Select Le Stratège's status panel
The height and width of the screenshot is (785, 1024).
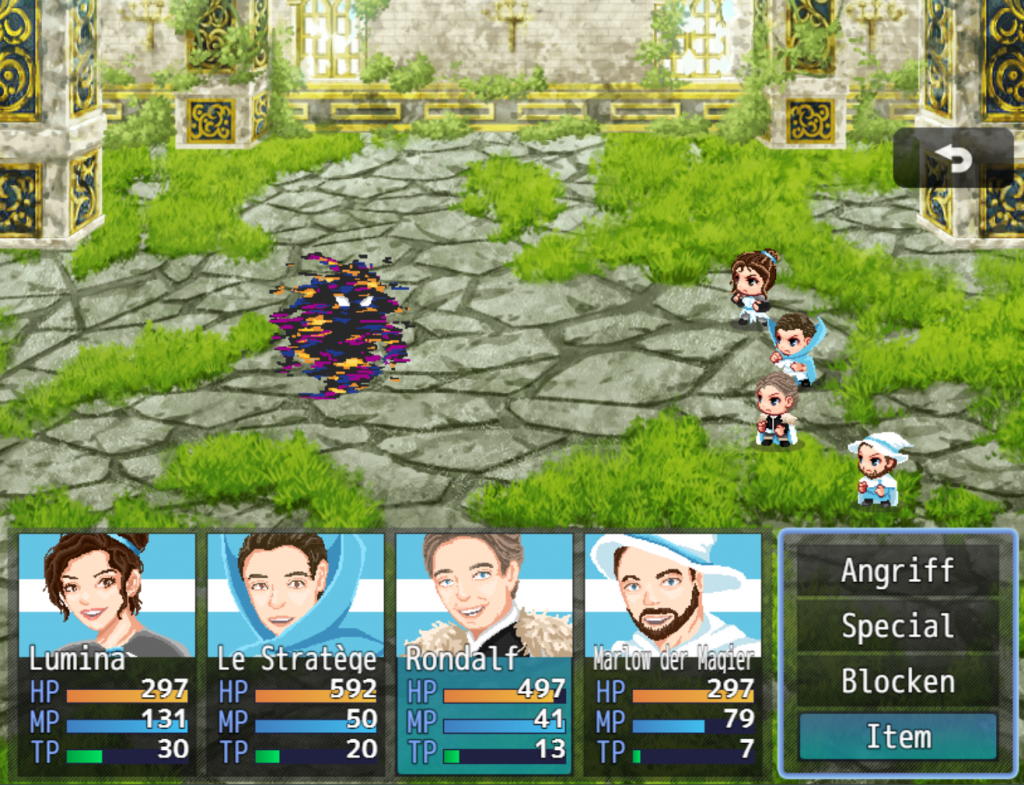point(296,653)
